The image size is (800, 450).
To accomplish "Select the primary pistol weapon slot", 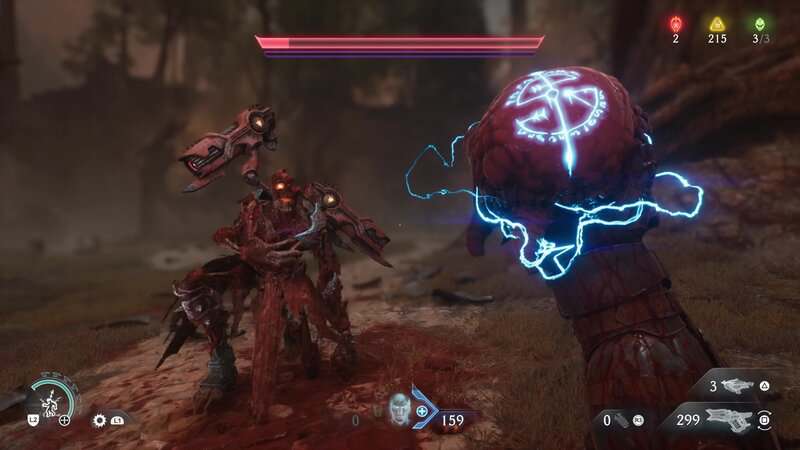I will (x=728, y=419).
